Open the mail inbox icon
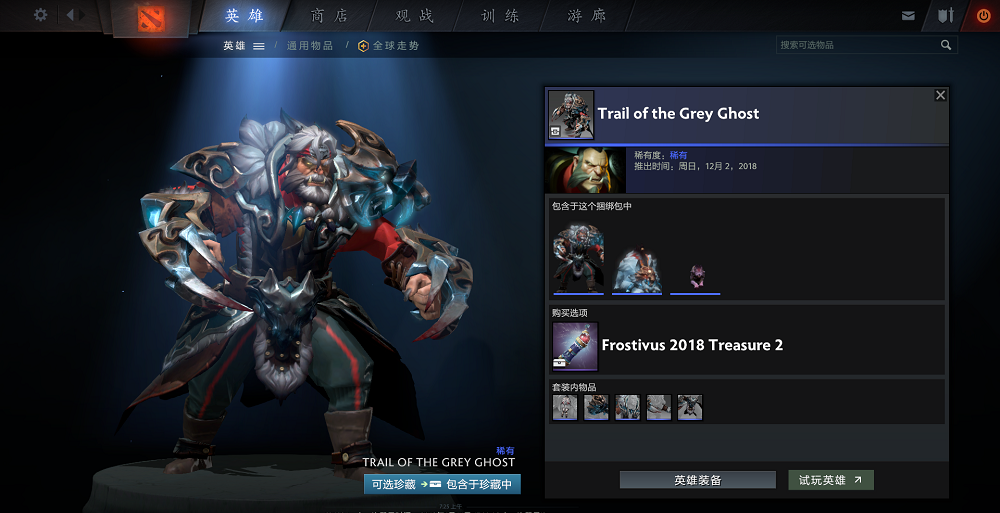 pos(908,16)
